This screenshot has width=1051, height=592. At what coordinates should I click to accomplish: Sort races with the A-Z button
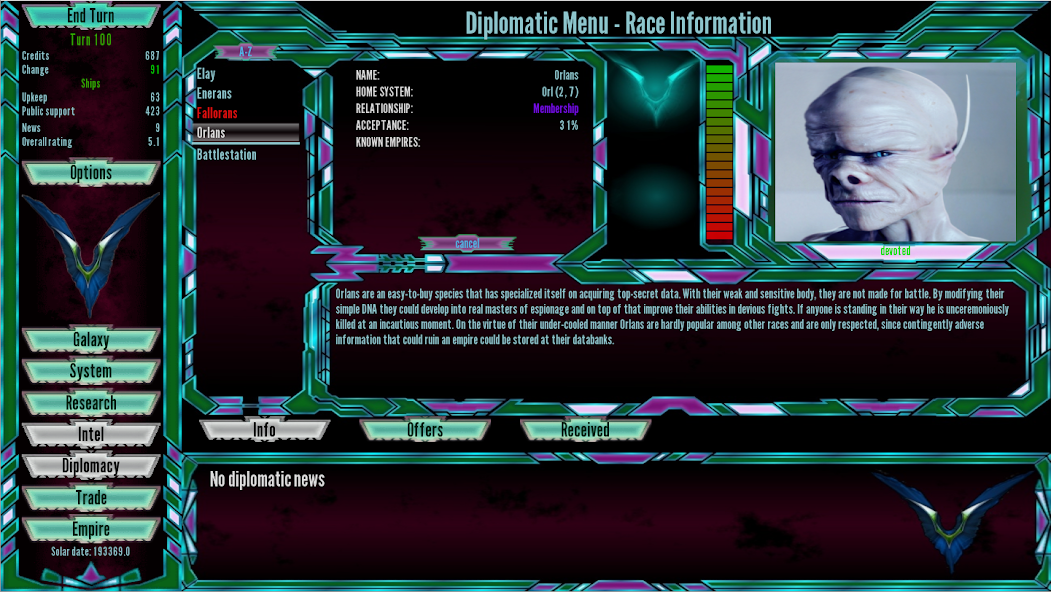point(245,51)
